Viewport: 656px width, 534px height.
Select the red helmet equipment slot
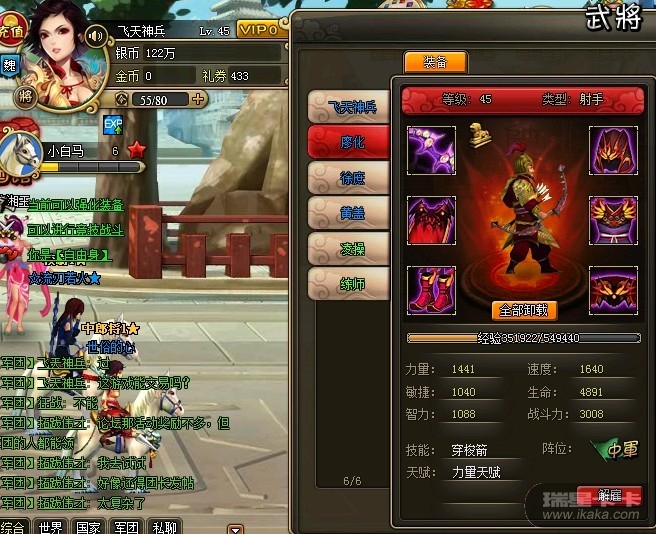613,150
